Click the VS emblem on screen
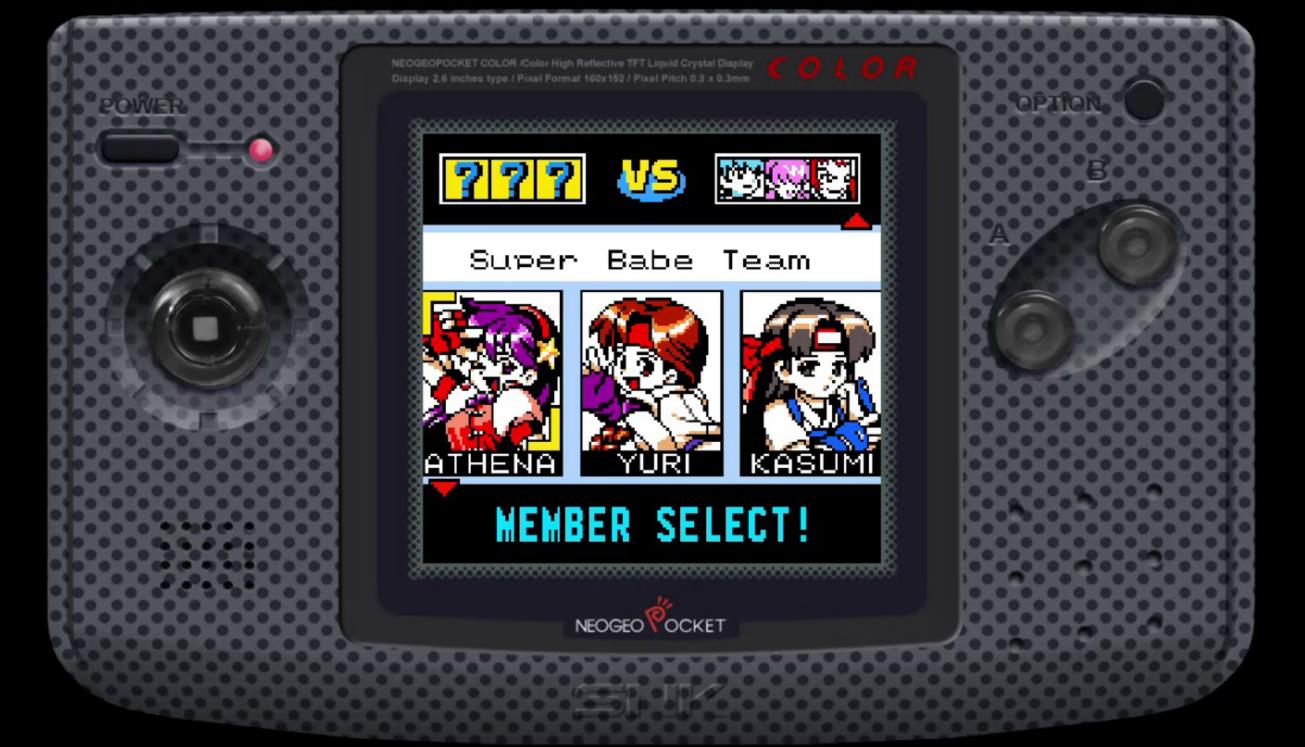The height and width of the screenshot is (747, 1305). point(652,178)
